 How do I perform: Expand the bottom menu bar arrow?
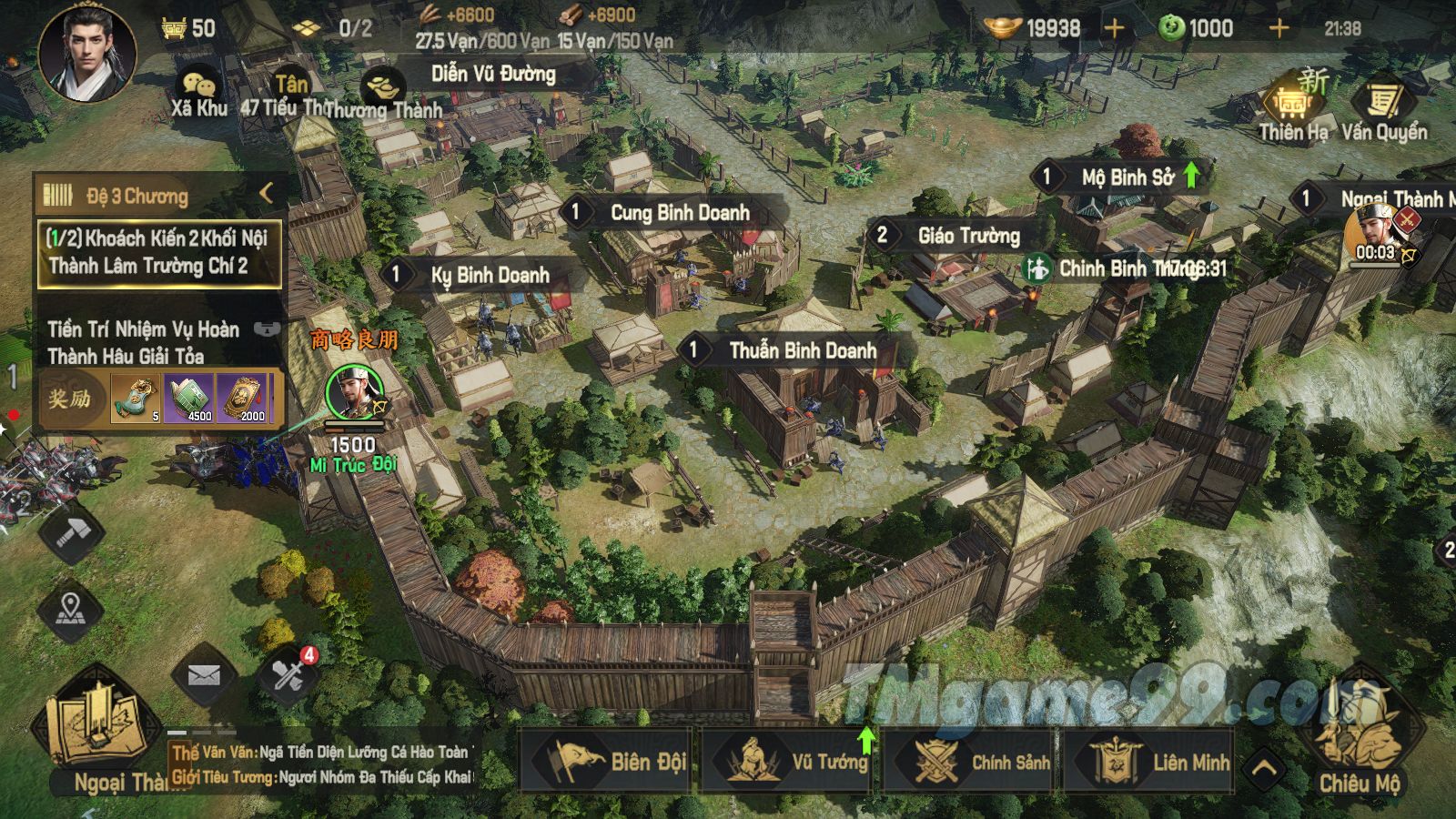point(1265,768)
